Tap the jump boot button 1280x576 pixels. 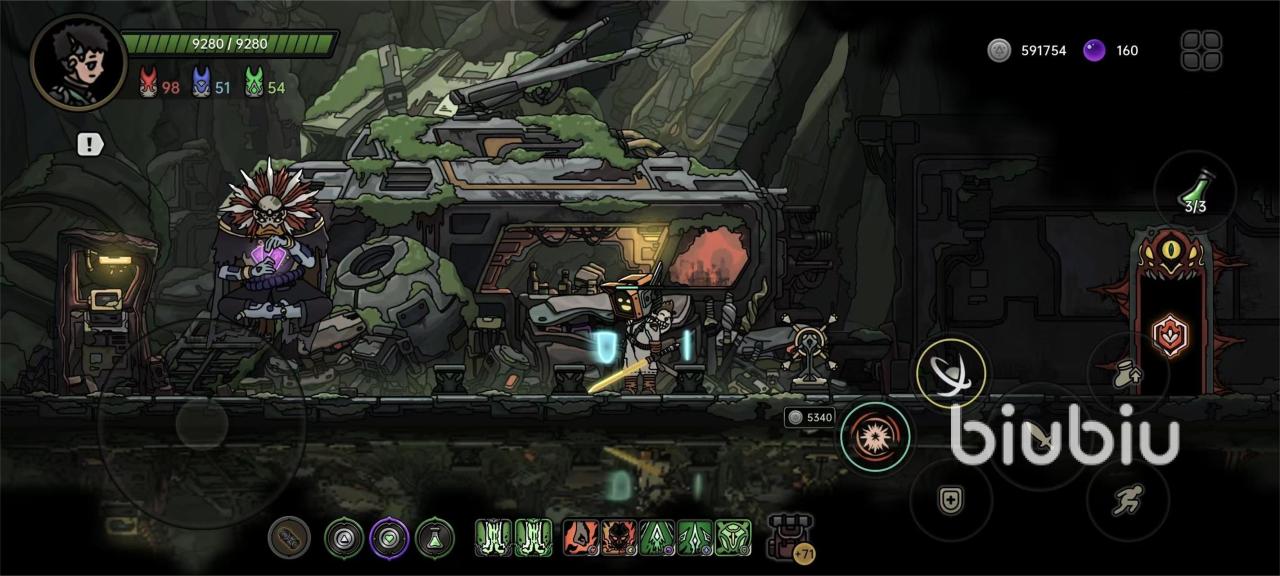[1128, 373]
